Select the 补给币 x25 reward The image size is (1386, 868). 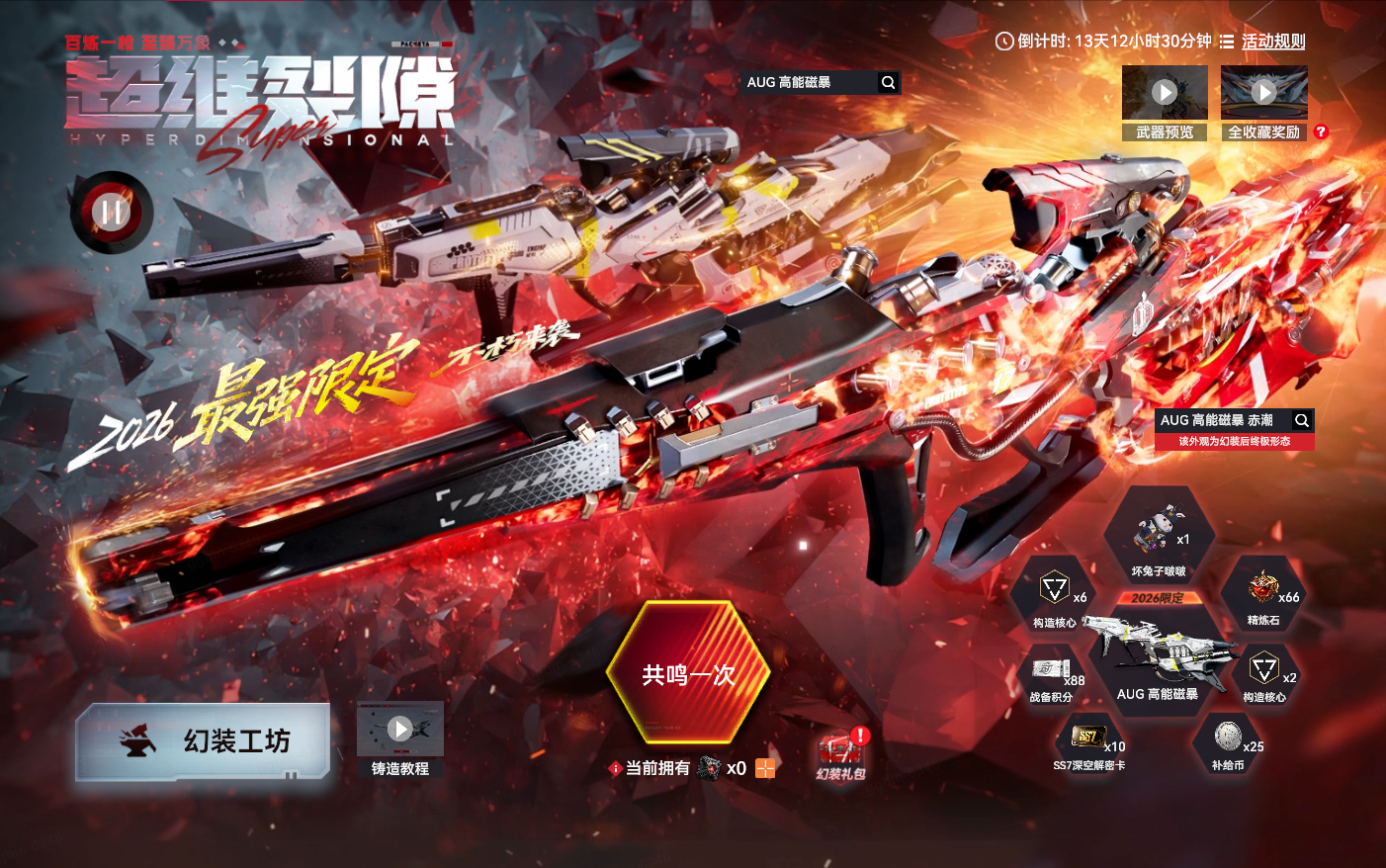click(1229, 742)
